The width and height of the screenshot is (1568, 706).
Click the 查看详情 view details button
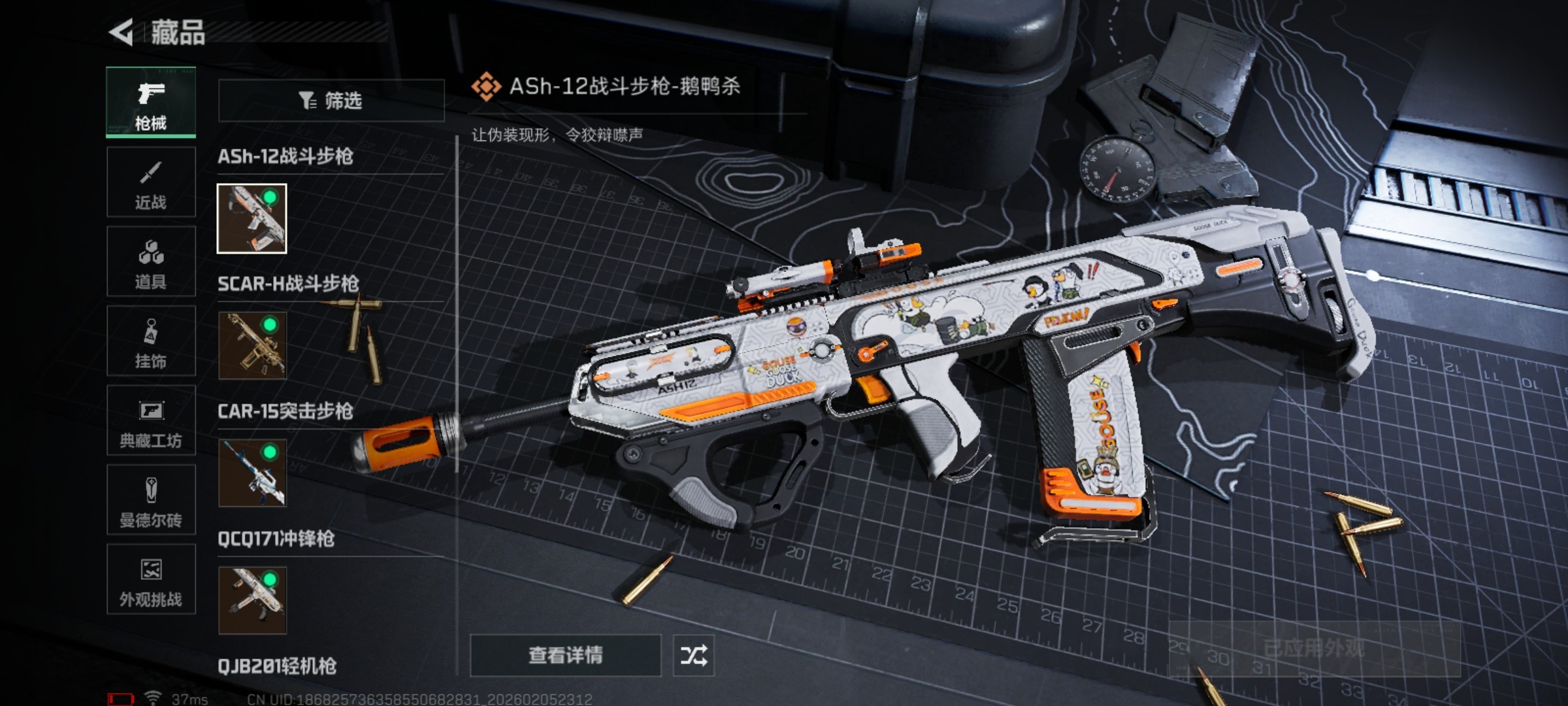point(566,655)
